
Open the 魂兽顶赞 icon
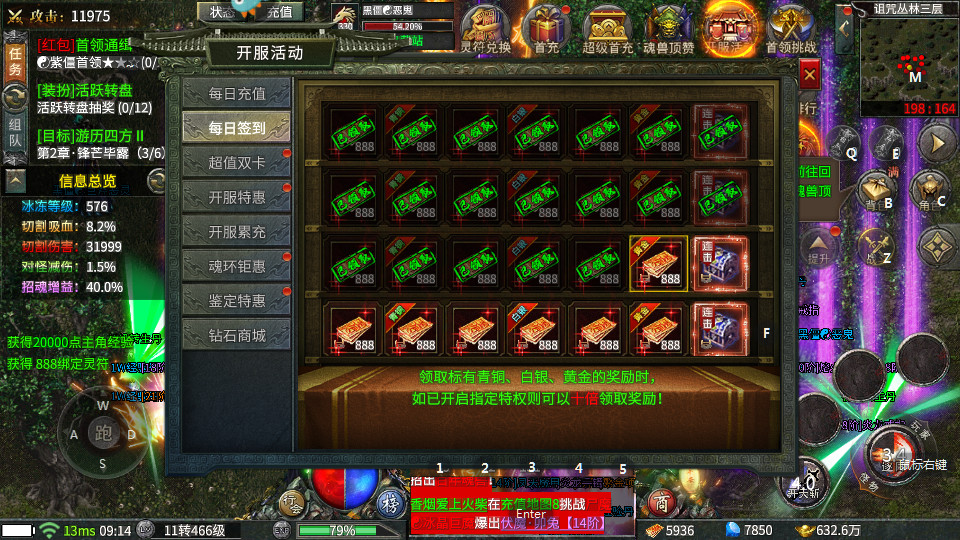[669, 26]
